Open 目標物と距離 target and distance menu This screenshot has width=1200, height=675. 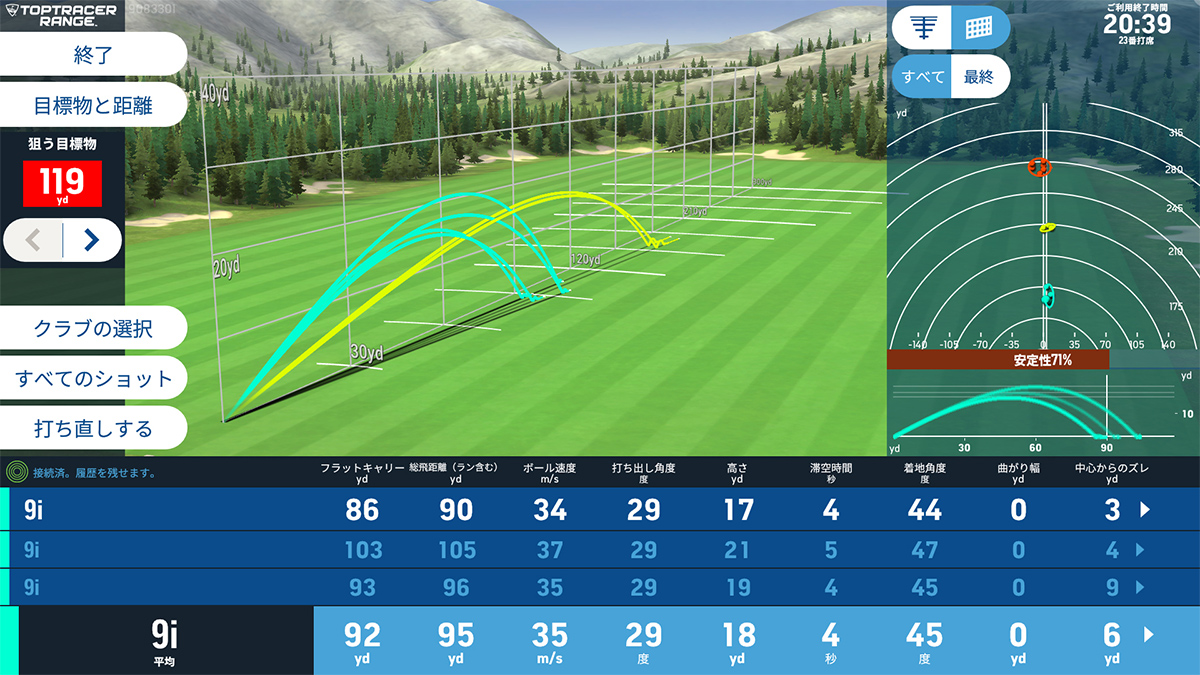tap(93, 104)
